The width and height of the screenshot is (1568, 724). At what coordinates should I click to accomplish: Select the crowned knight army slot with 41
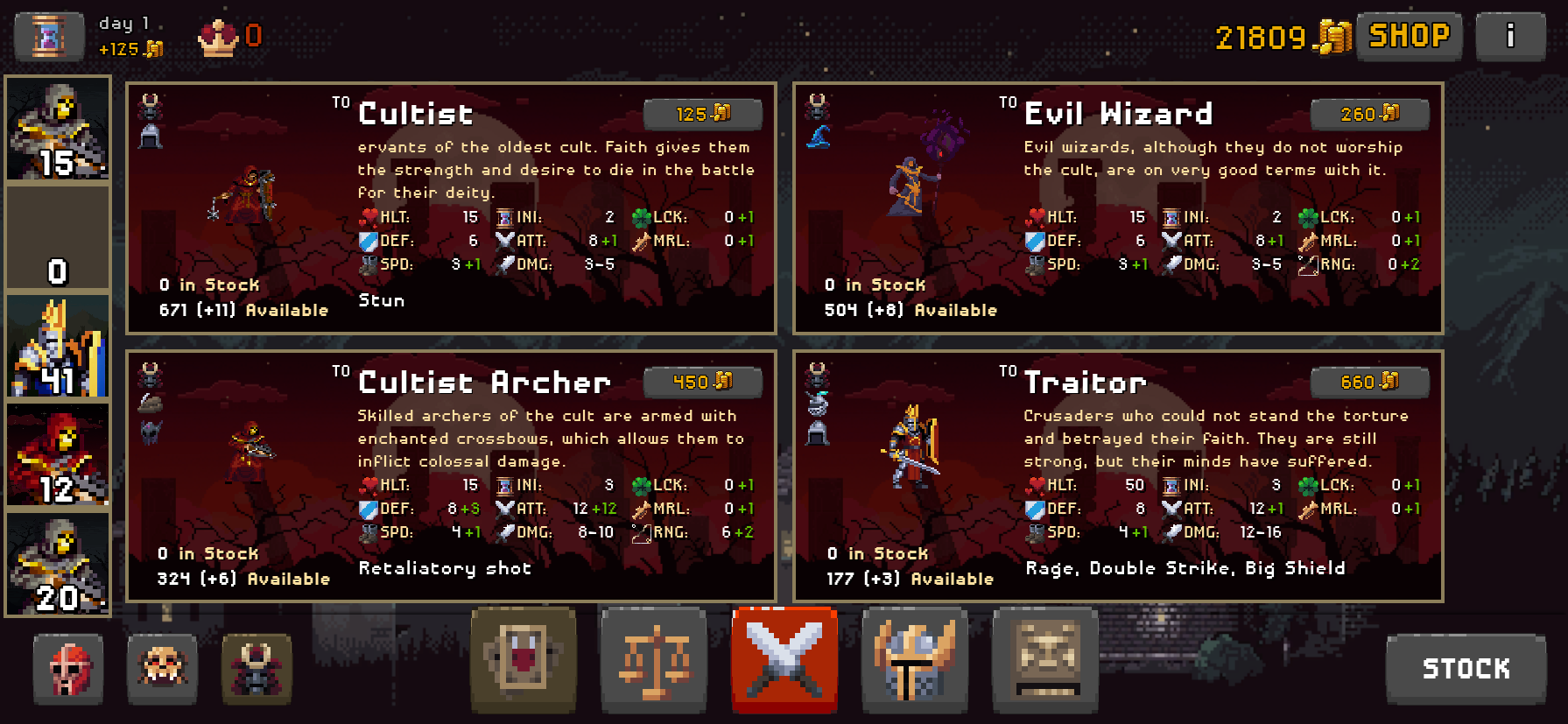tap(58, 347)
